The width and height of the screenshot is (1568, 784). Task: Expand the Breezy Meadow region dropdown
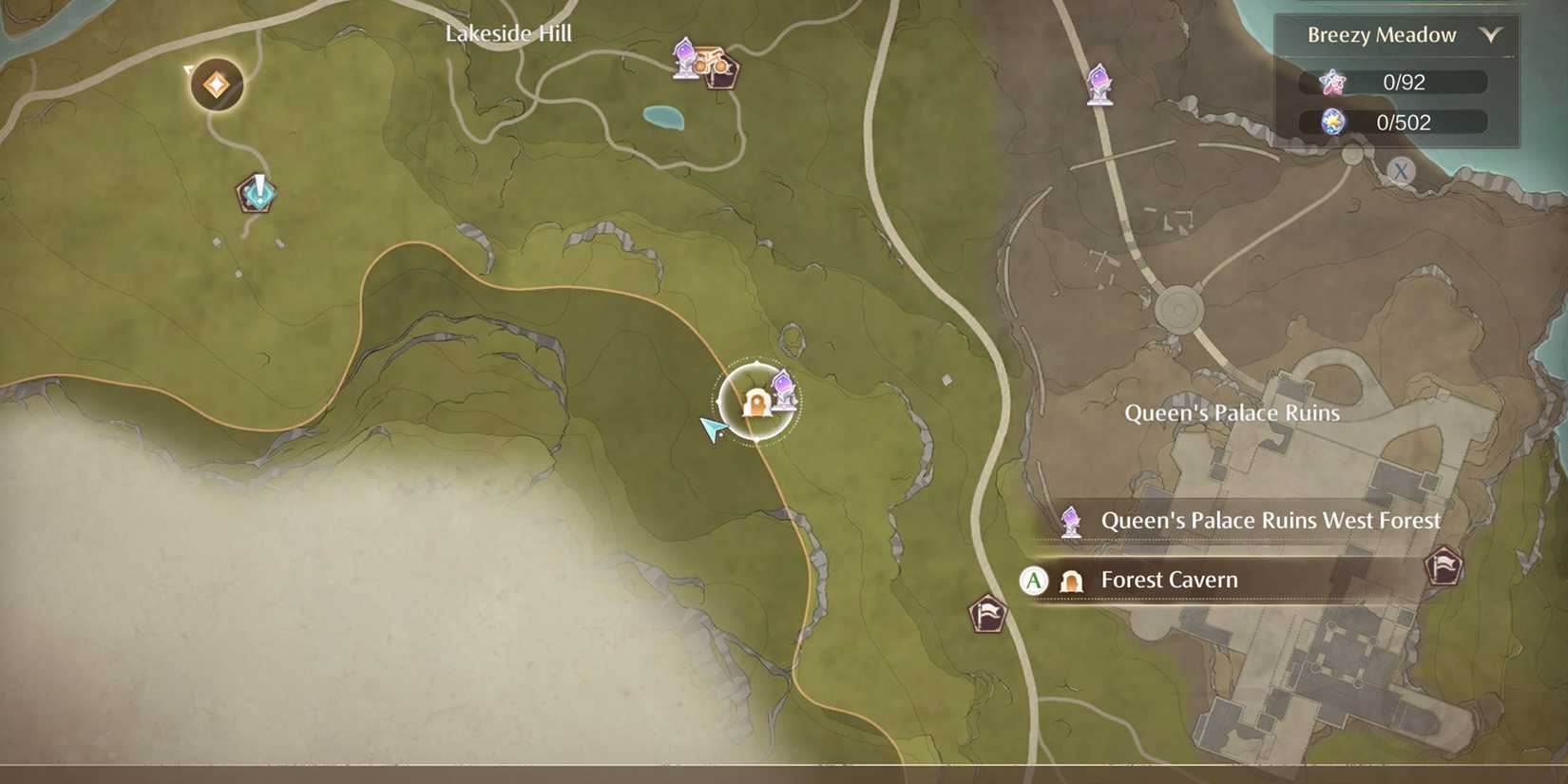(x=1384, y=35)
